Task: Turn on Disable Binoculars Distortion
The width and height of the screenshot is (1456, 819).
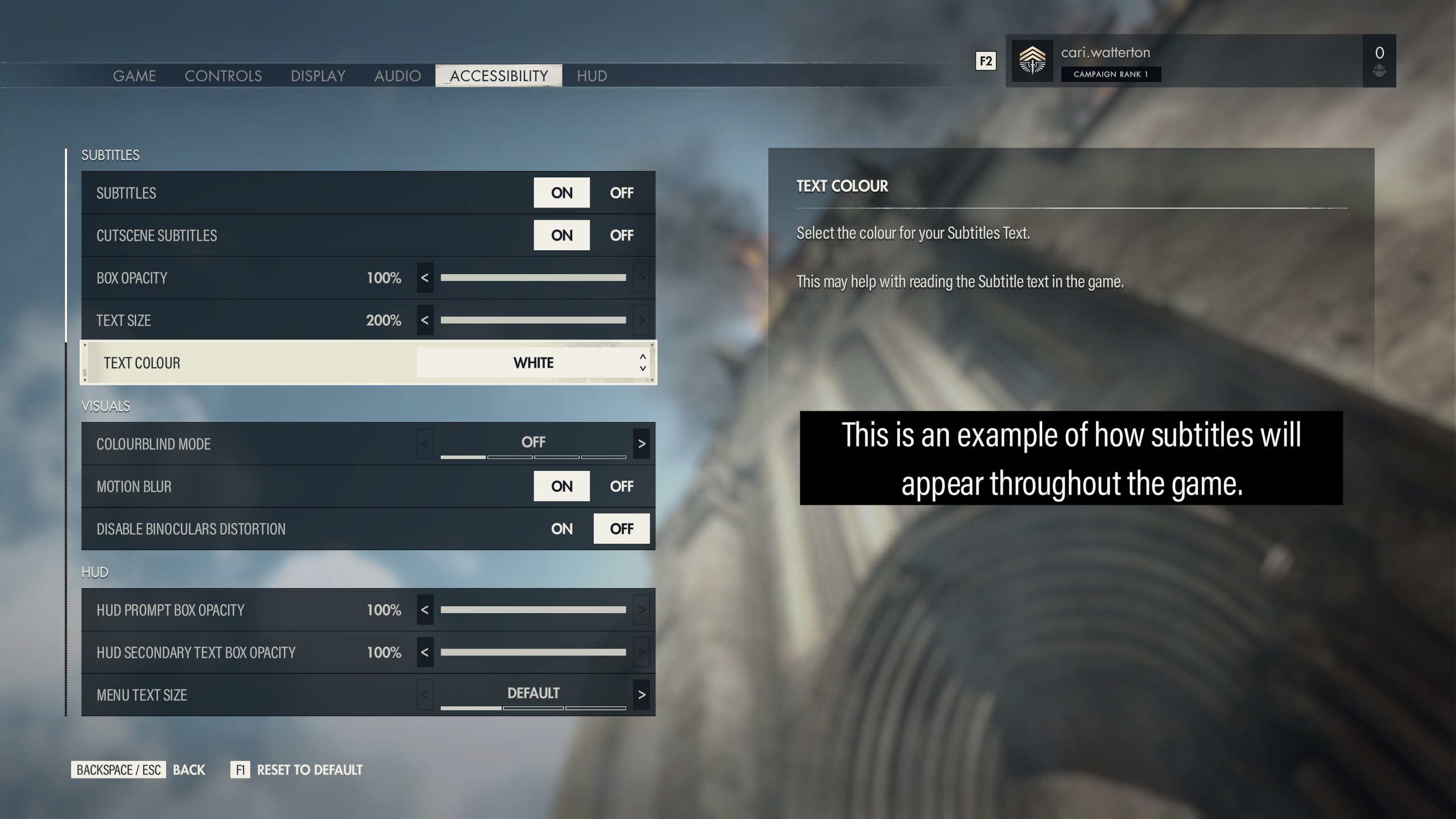Action: [561, 529]
